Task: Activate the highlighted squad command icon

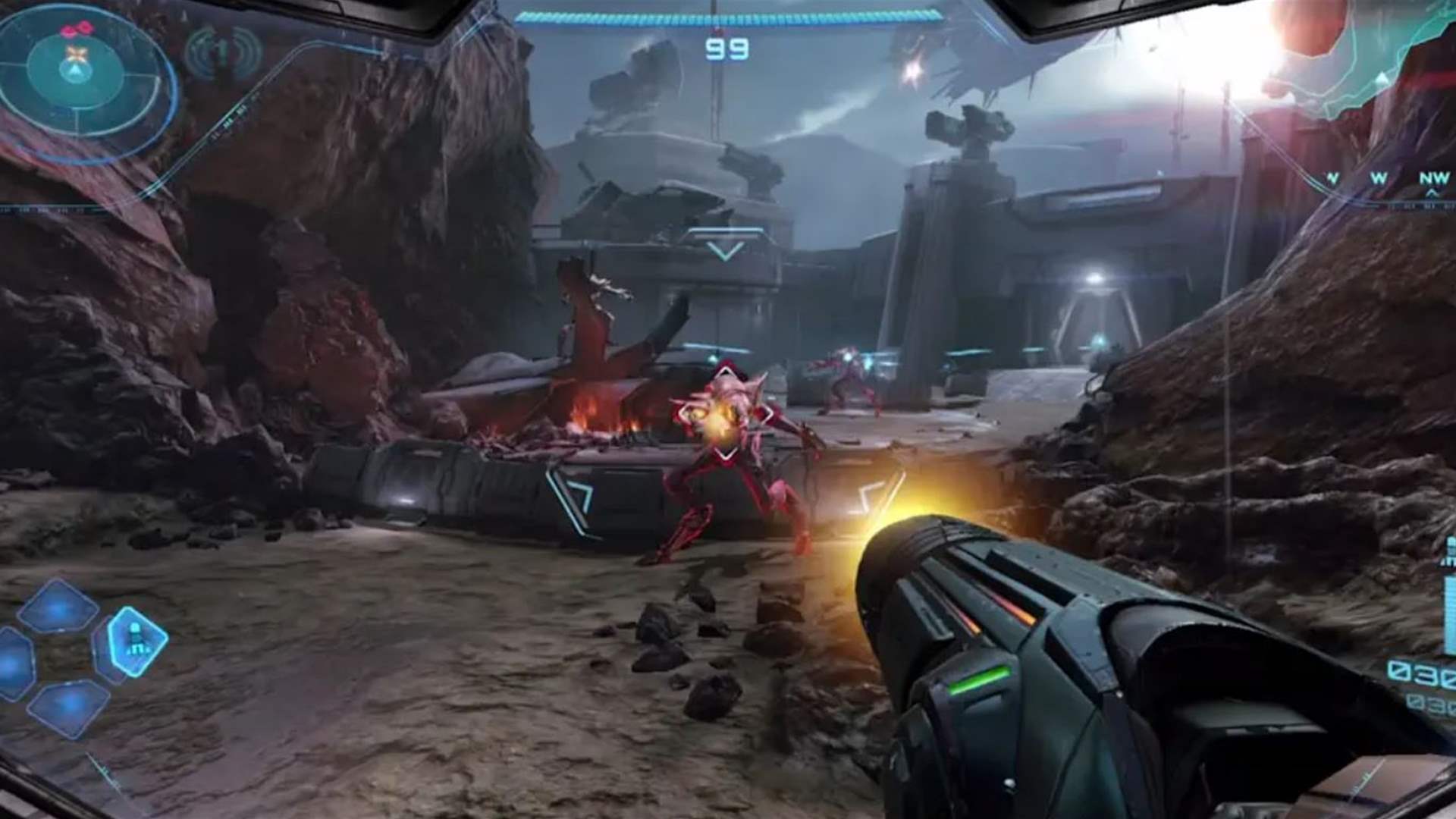Action: pyautogui.click(x=136, y=641)
